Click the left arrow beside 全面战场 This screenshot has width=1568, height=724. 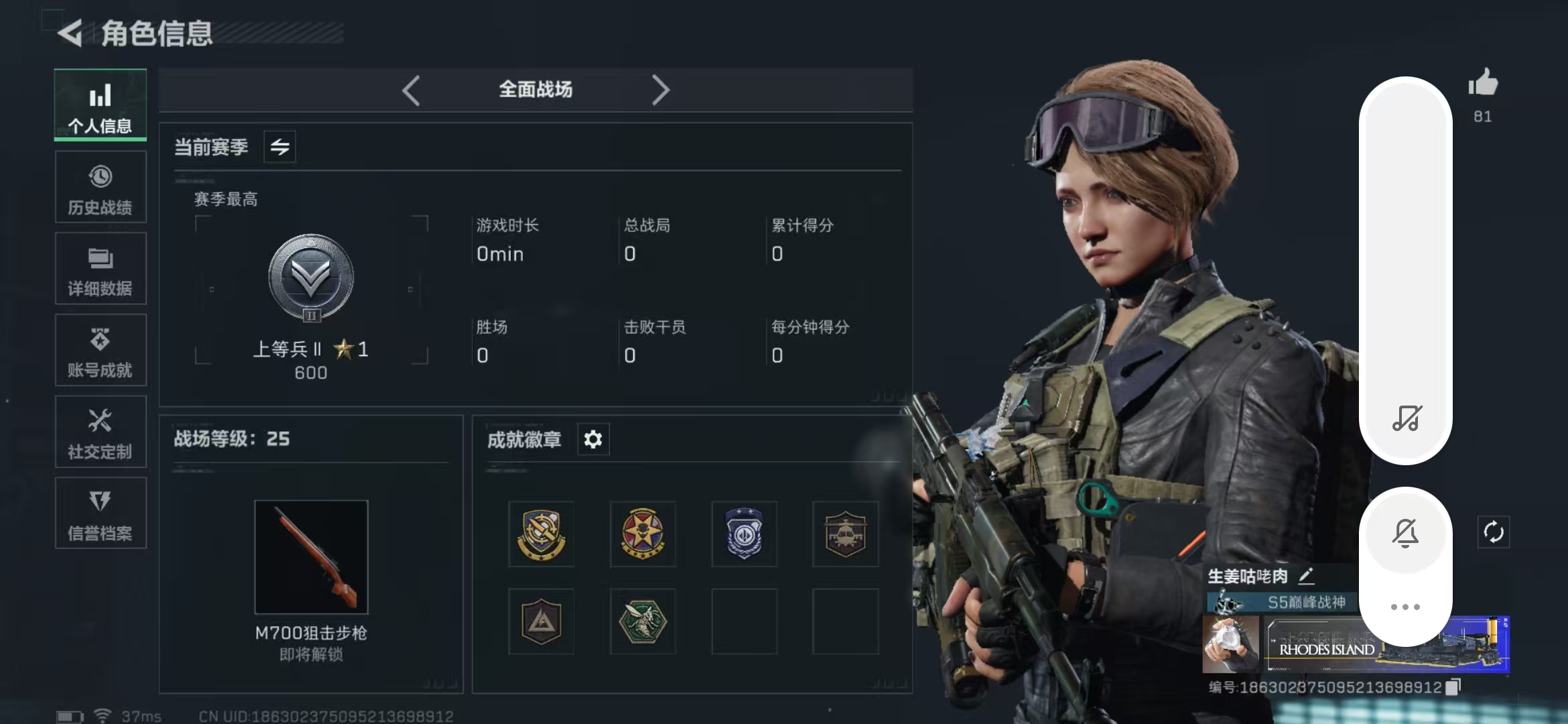(411, 90)
